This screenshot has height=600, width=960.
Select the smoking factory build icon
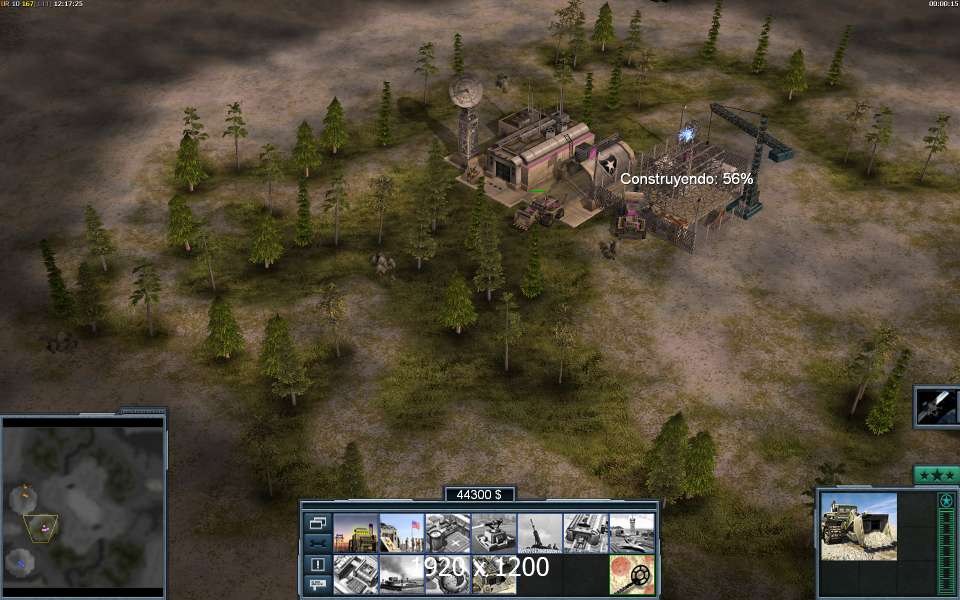401,575
